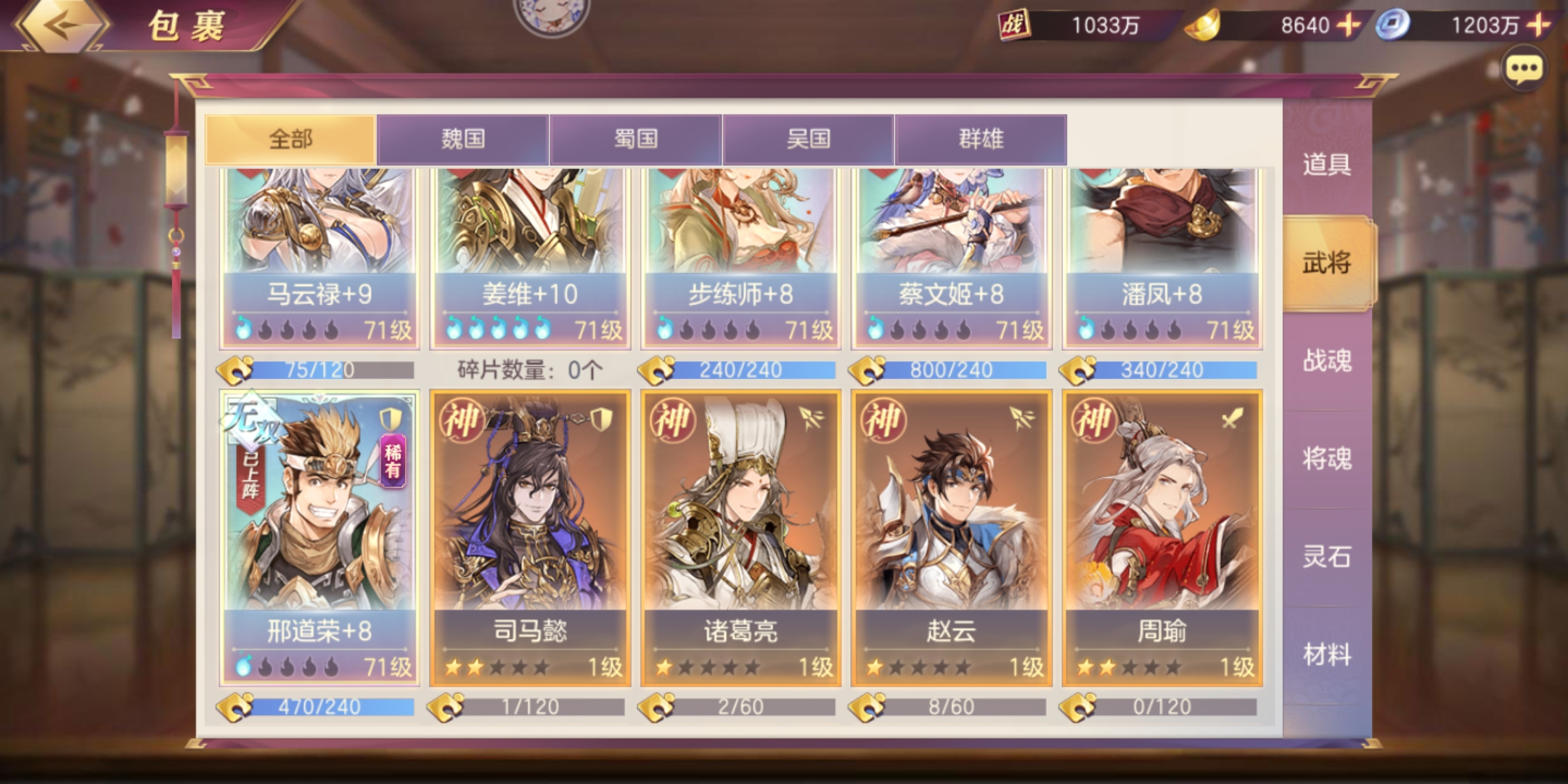The image size is (1568, 784).
Task: Open the 蜀国 faction filter
Action: tap(637, 139)
